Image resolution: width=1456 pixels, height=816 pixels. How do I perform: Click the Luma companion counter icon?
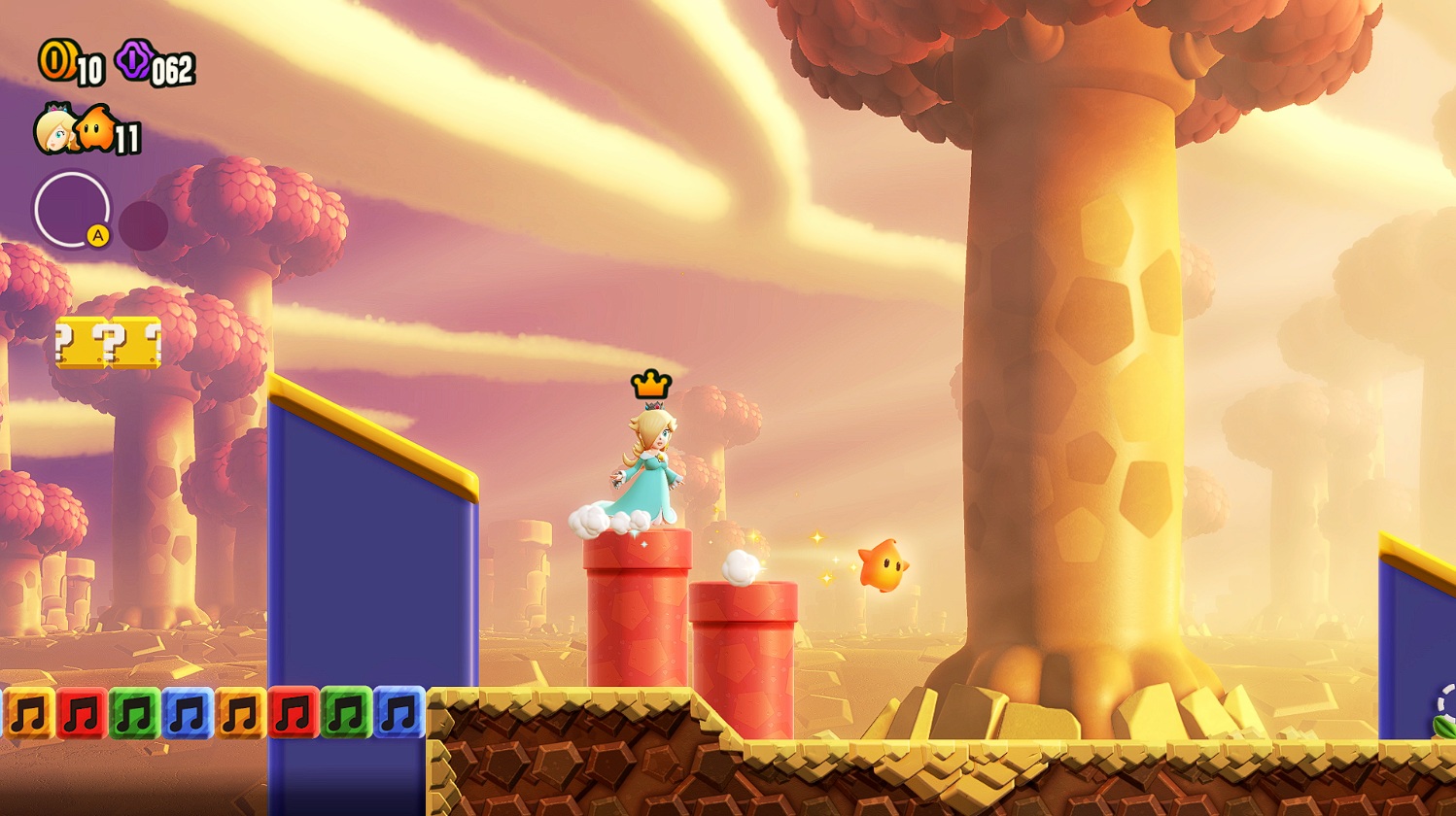tap(94, 130)
